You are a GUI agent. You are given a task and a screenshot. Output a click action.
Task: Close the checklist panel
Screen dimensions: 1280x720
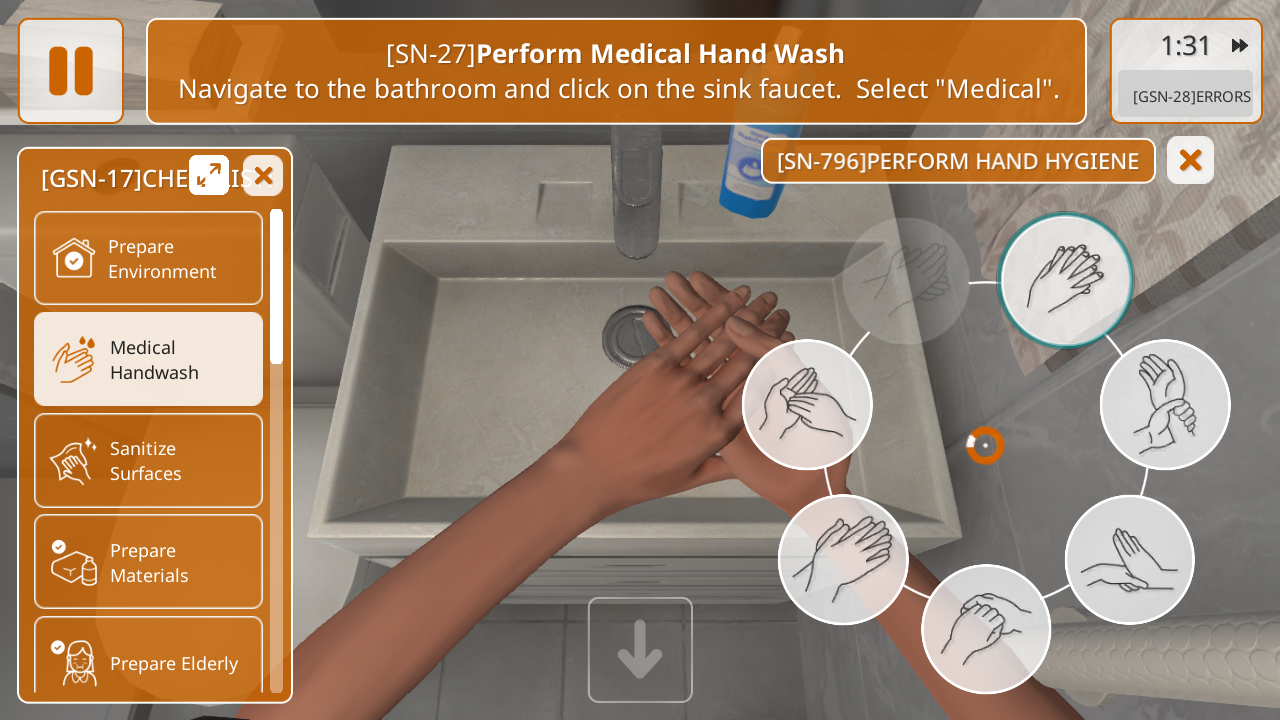click(x=263, y=176)
